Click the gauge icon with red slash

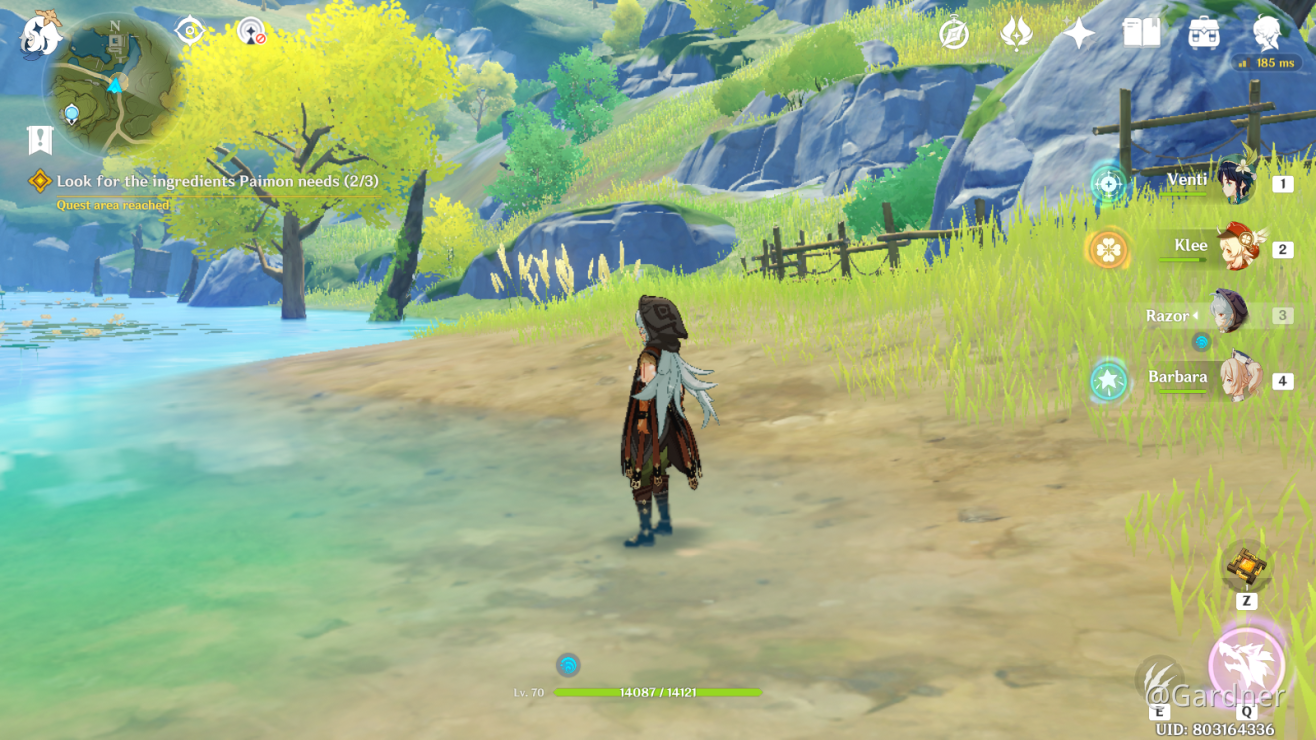(252, 33)
